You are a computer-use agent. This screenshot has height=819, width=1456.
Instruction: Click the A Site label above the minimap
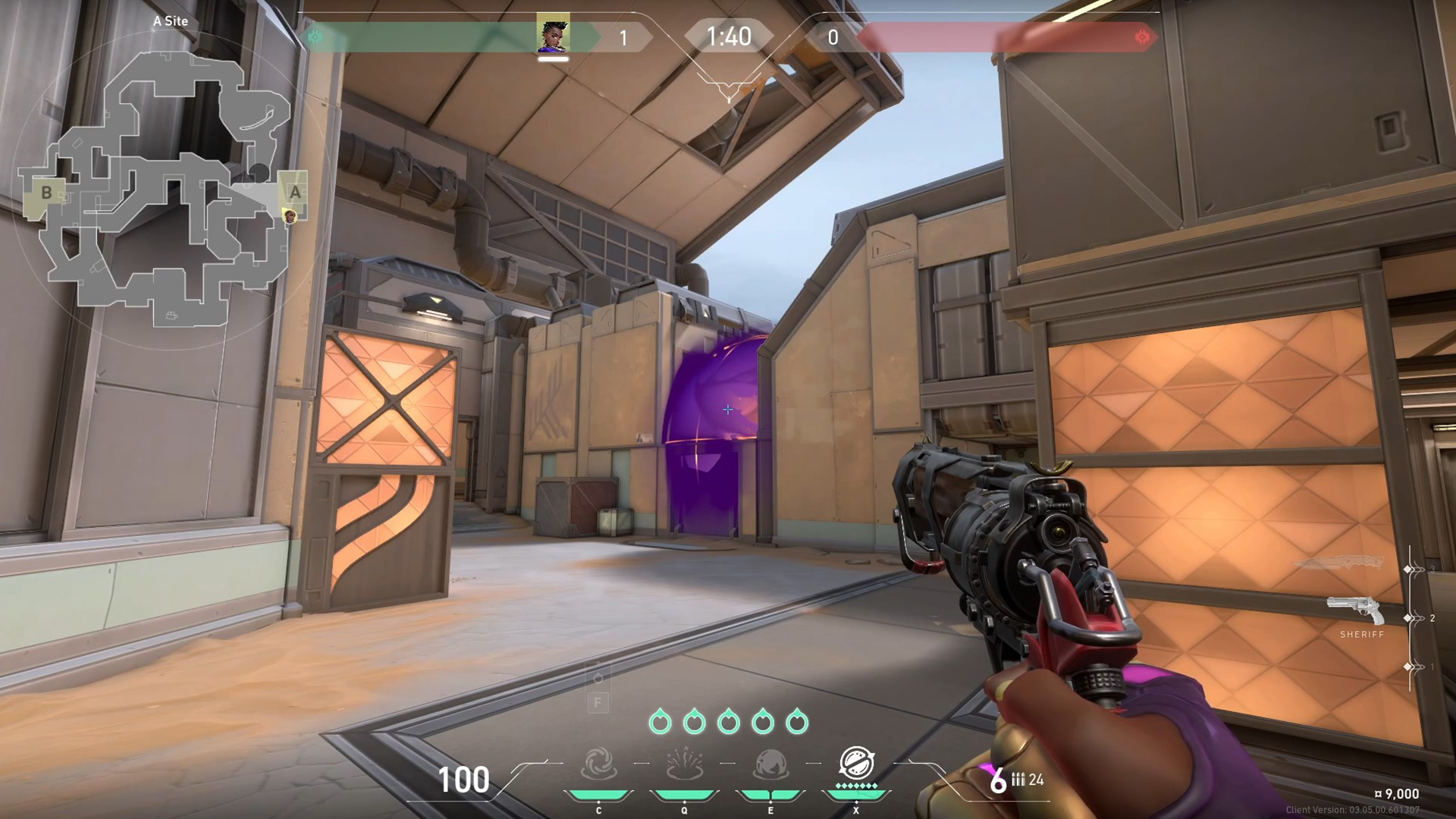[x=171, y=21]
